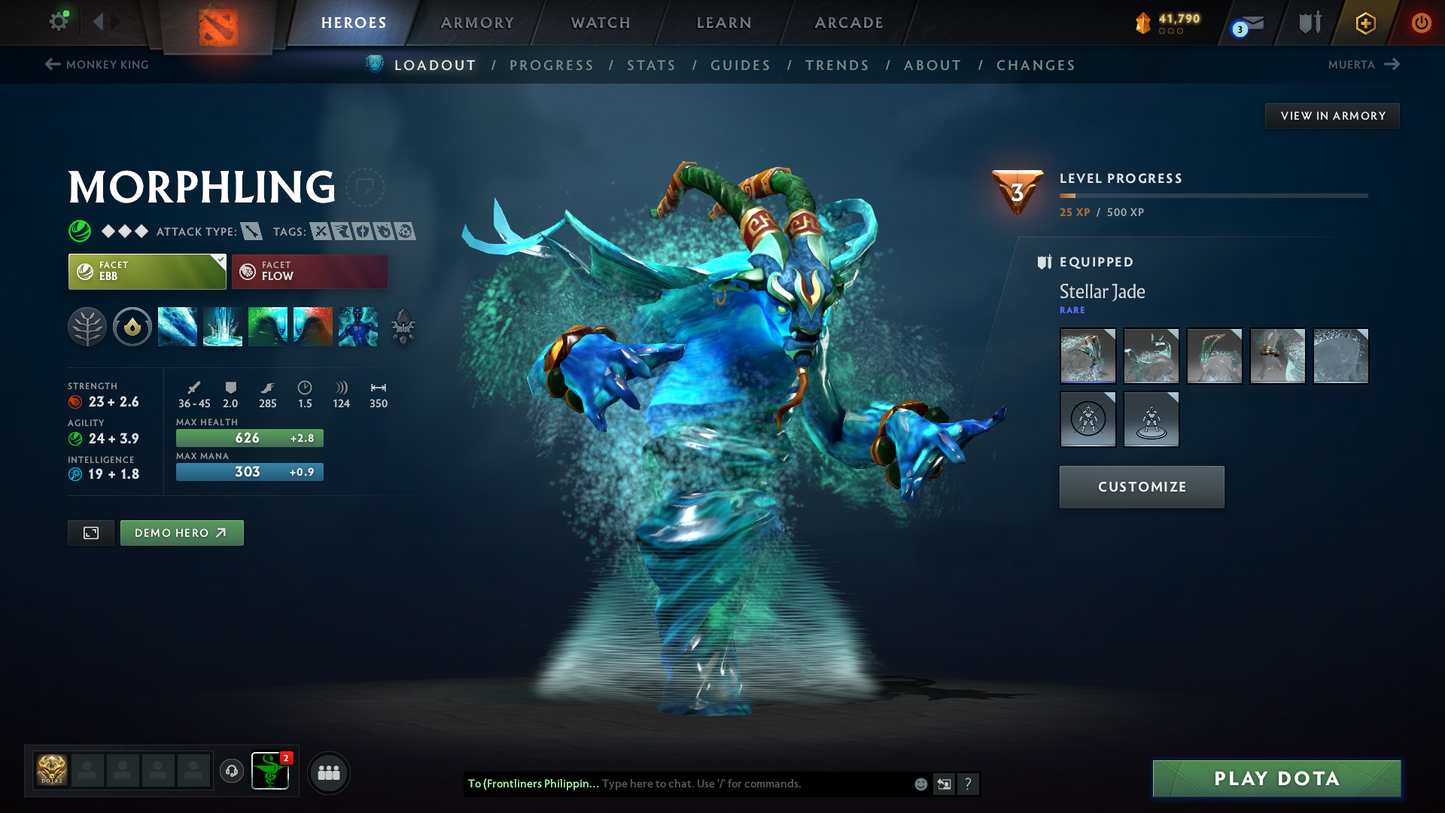The width and height of the screenshot is (1445, 813).
Task: Open the settings gear icon
Action: 58,20
